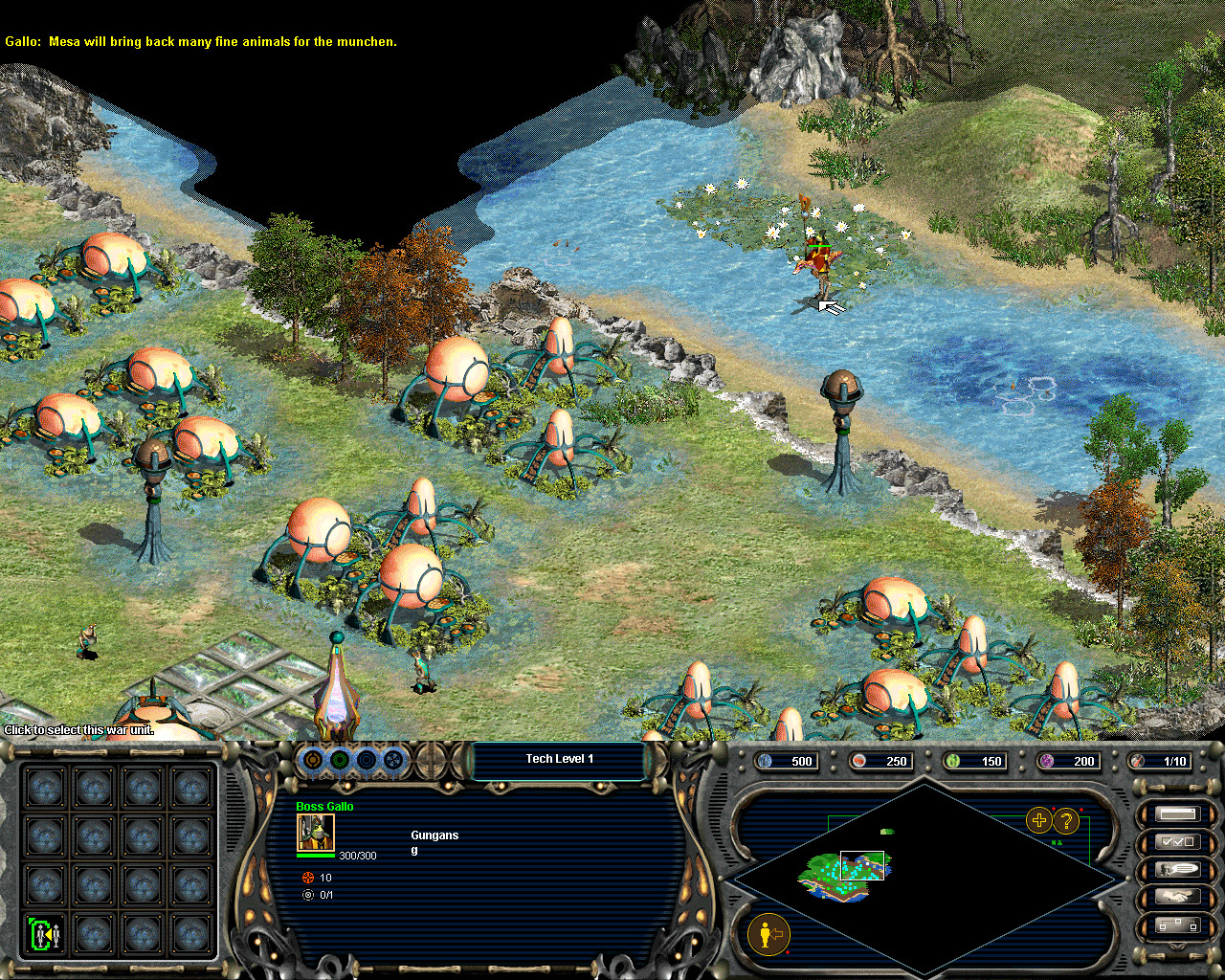
Task: Click the diamond-shaped minimap
Action: [x=924, y=876]
